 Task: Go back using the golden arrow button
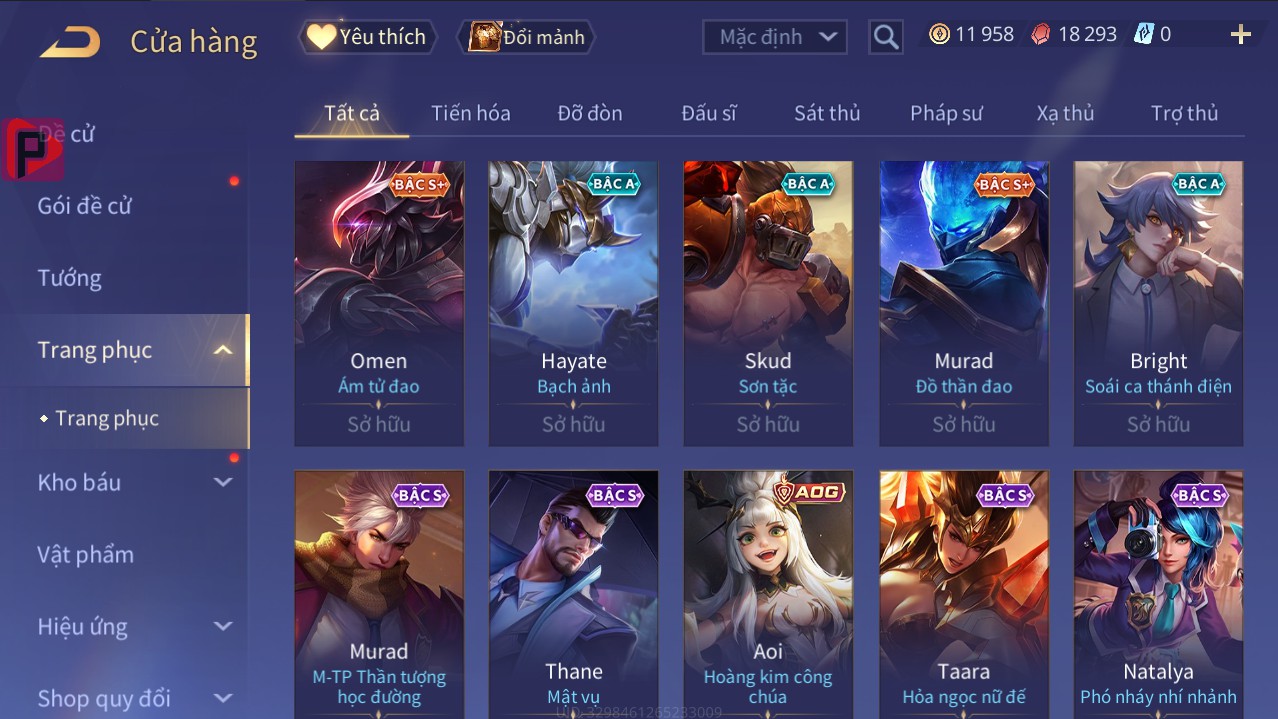(70, 41)
